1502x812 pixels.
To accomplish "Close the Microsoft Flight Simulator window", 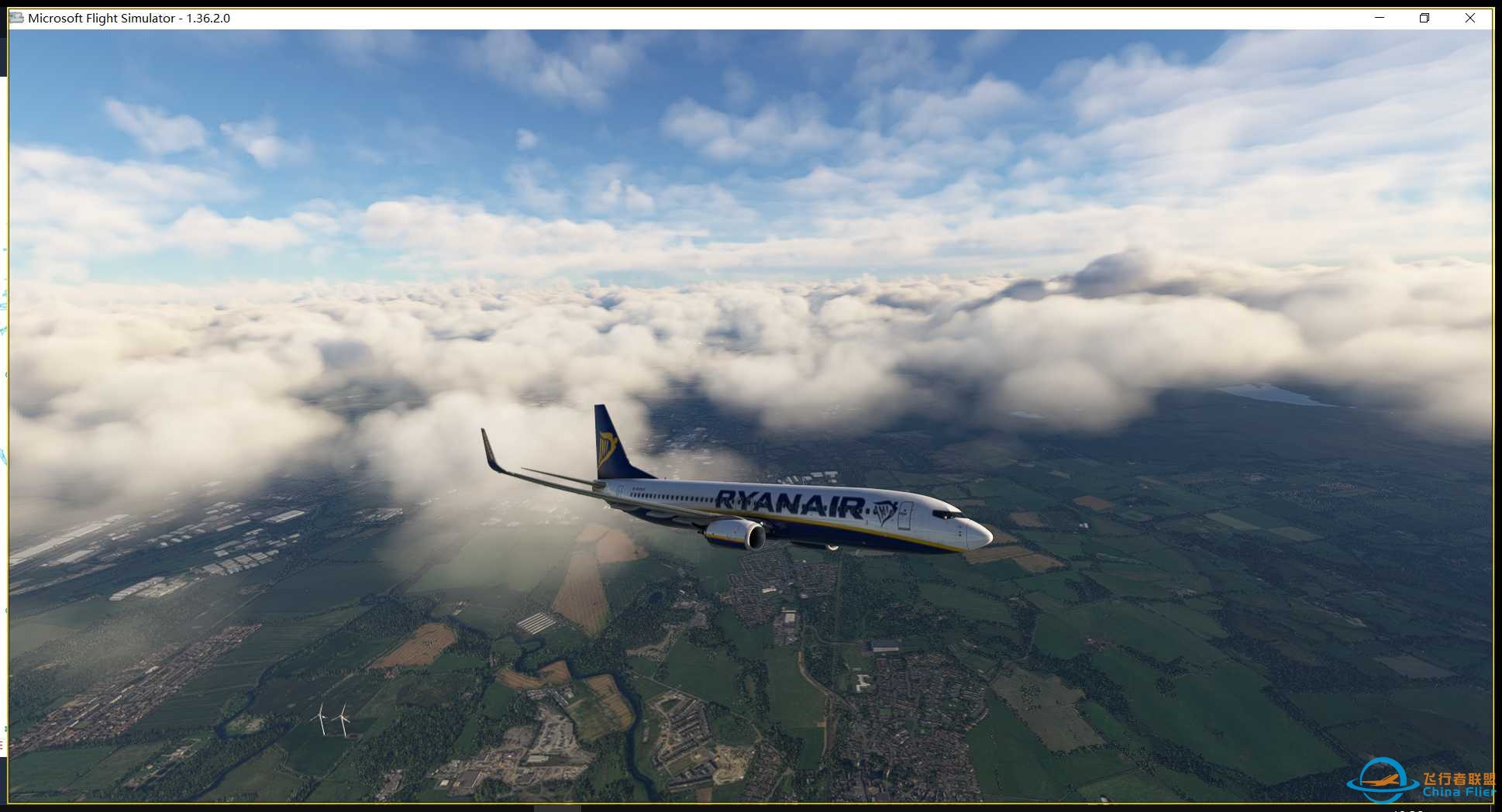I will (x=1469, y=18).
